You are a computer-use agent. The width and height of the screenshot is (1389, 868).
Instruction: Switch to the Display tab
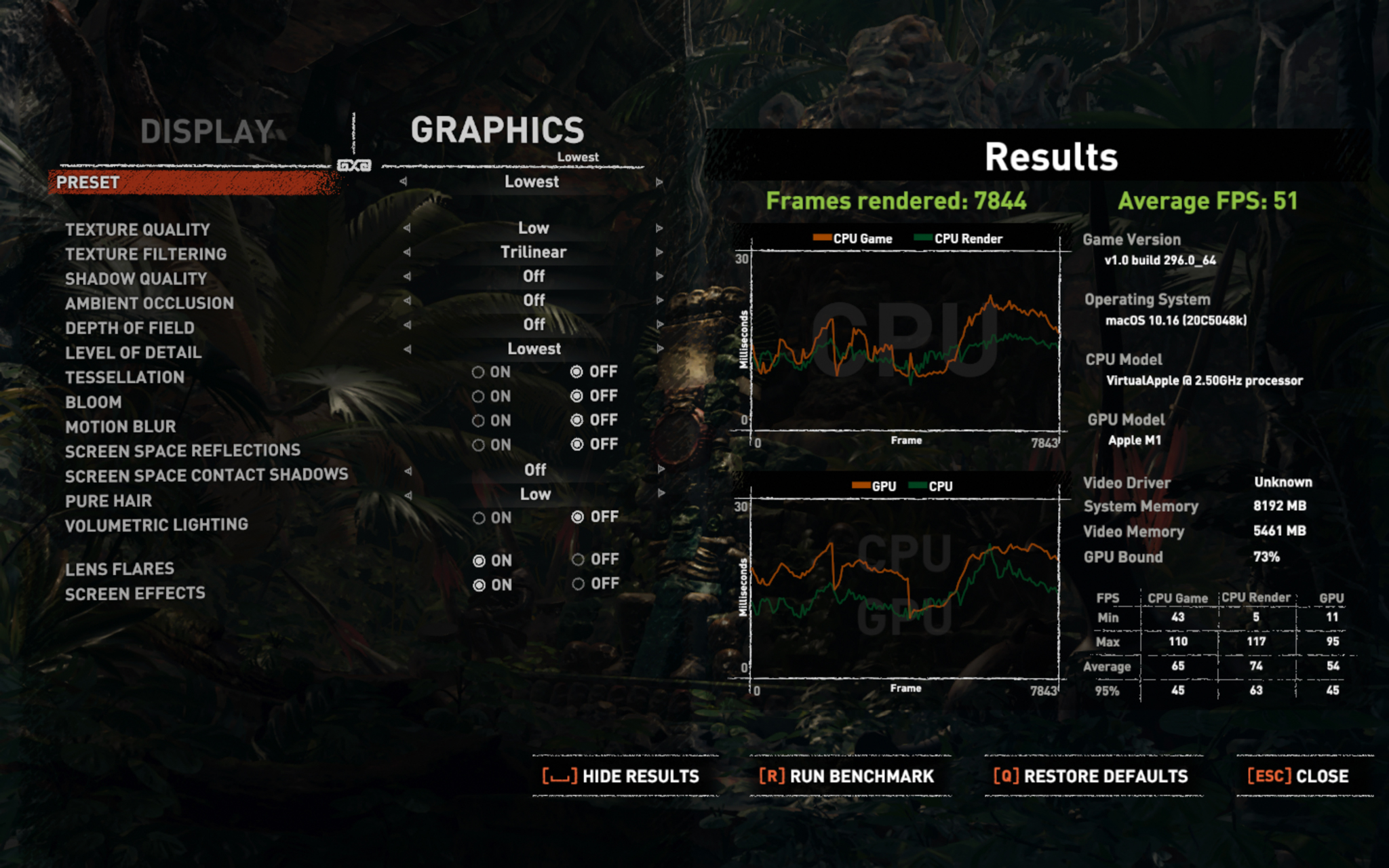pyautogui.click(x=206, y=132)
